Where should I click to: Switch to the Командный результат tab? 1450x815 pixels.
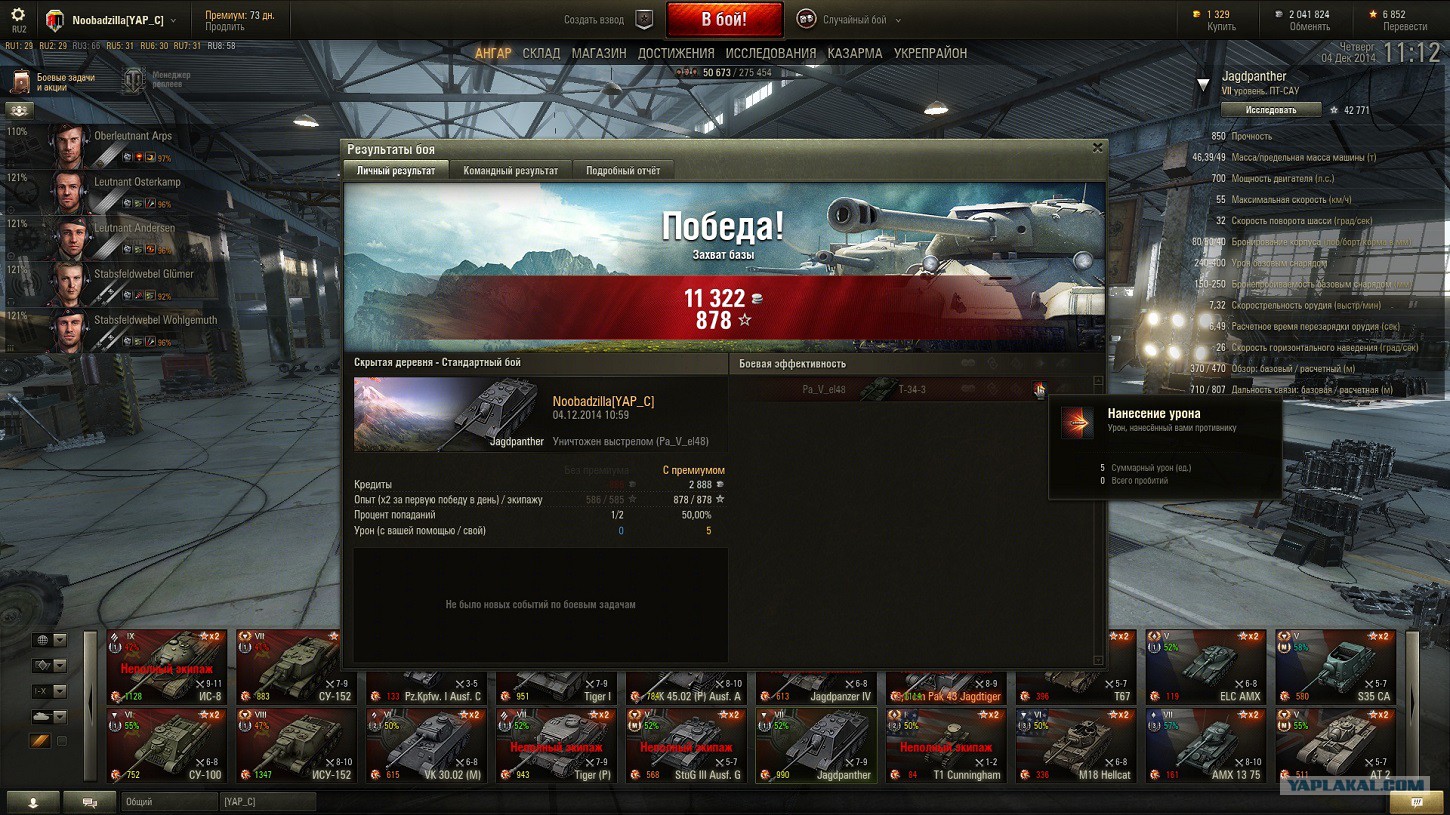[x=510, y=171]
